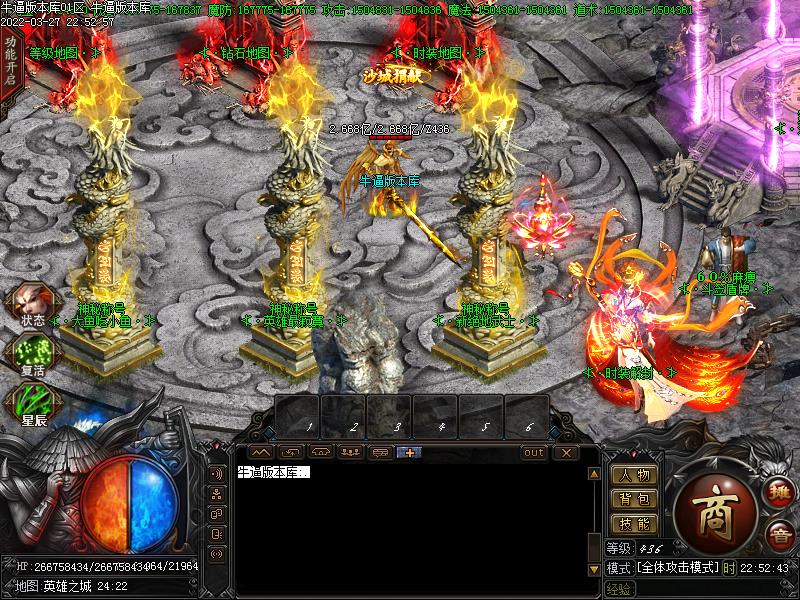
Task: Click the red 摊 stall button
Action: tap(775, 491)
